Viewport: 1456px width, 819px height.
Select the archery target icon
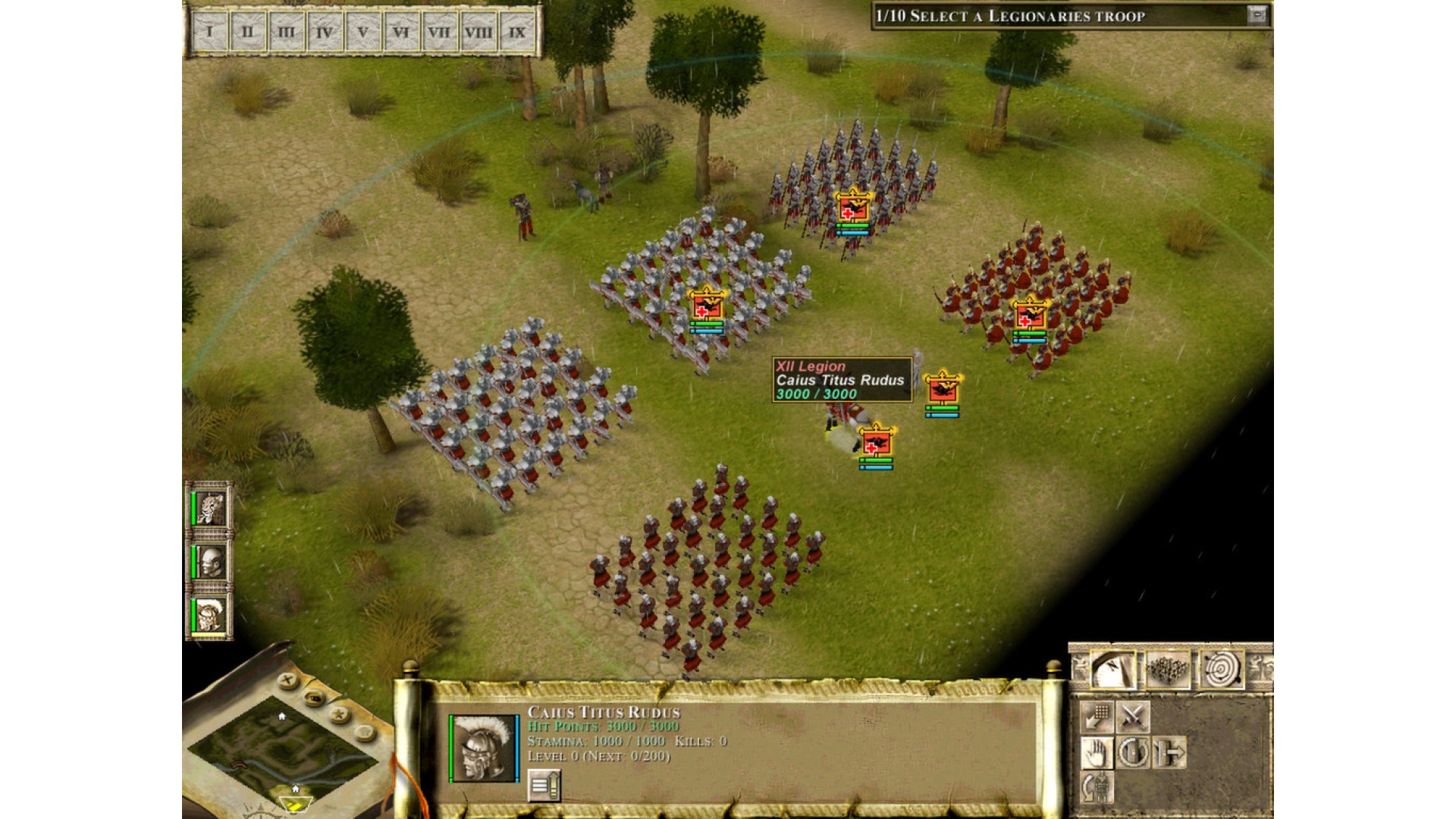coord(1222,670)
